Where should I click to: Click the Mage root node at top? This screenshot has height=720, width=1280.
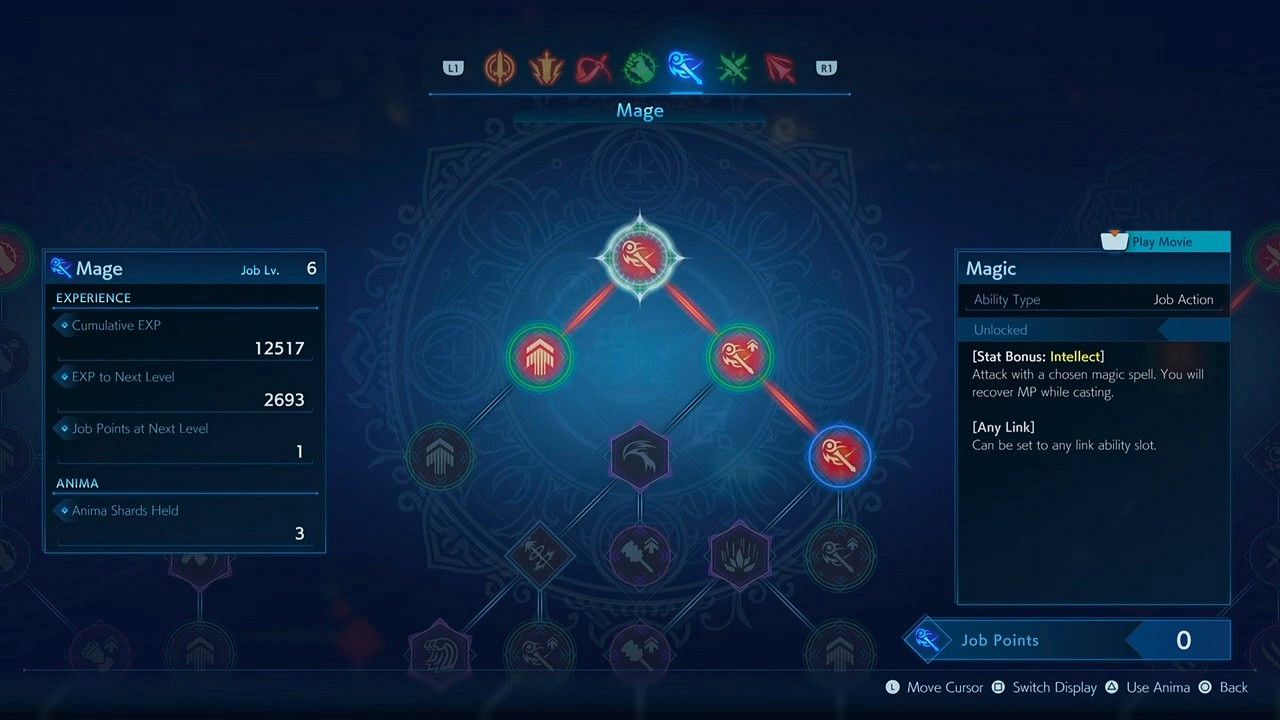click(x=640, y=255)
